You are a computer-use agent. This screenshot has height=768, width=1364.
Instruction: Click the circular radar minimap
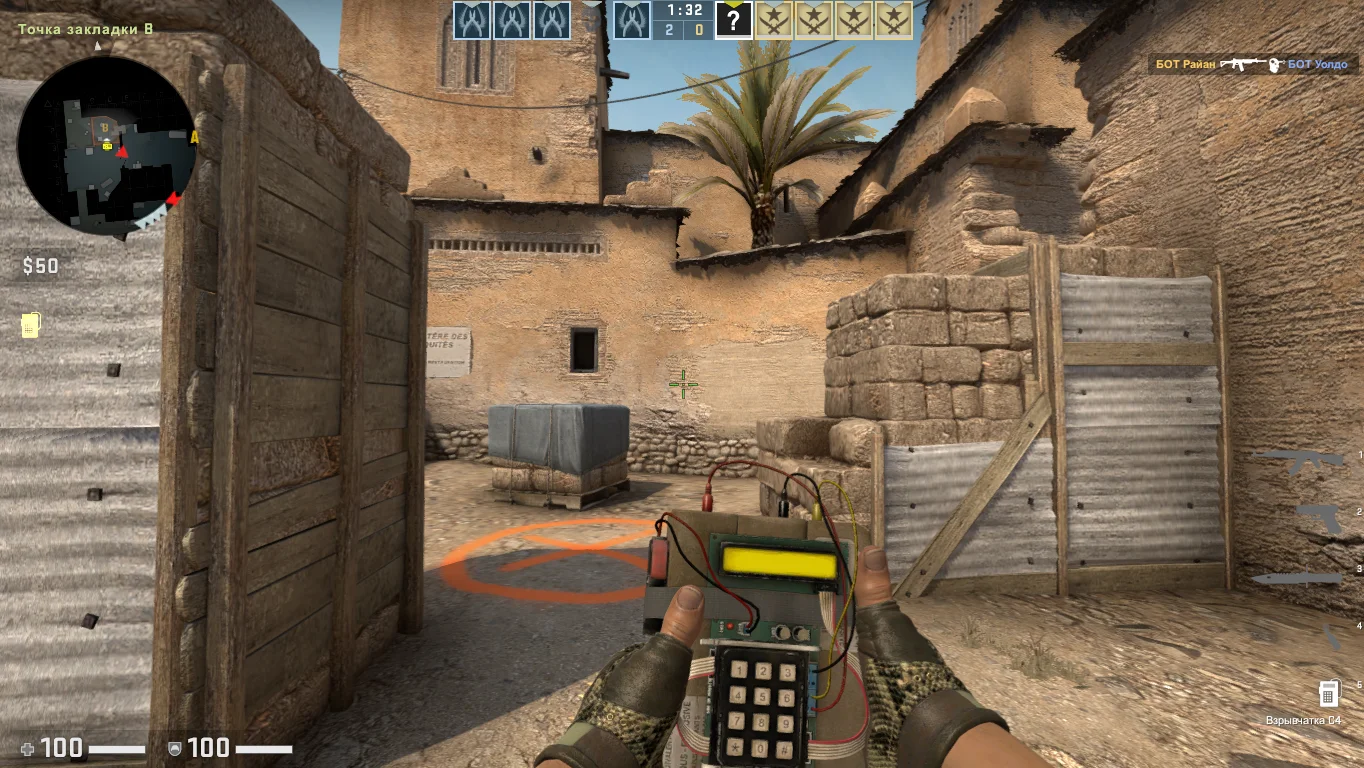(106, 146)
